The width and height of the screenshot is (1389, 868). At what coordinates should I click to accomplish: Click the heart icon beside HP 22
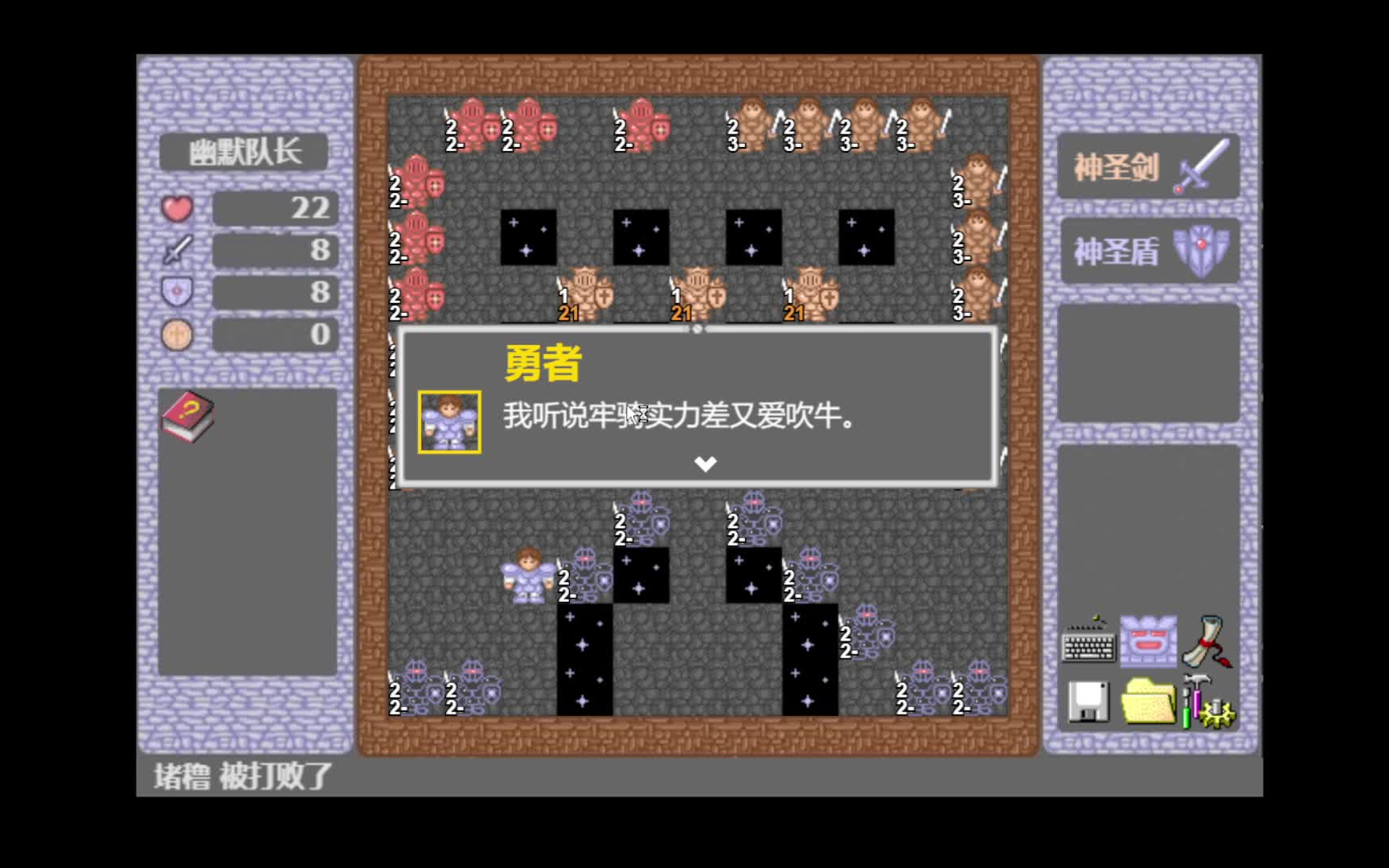click(x=176, y=207)
